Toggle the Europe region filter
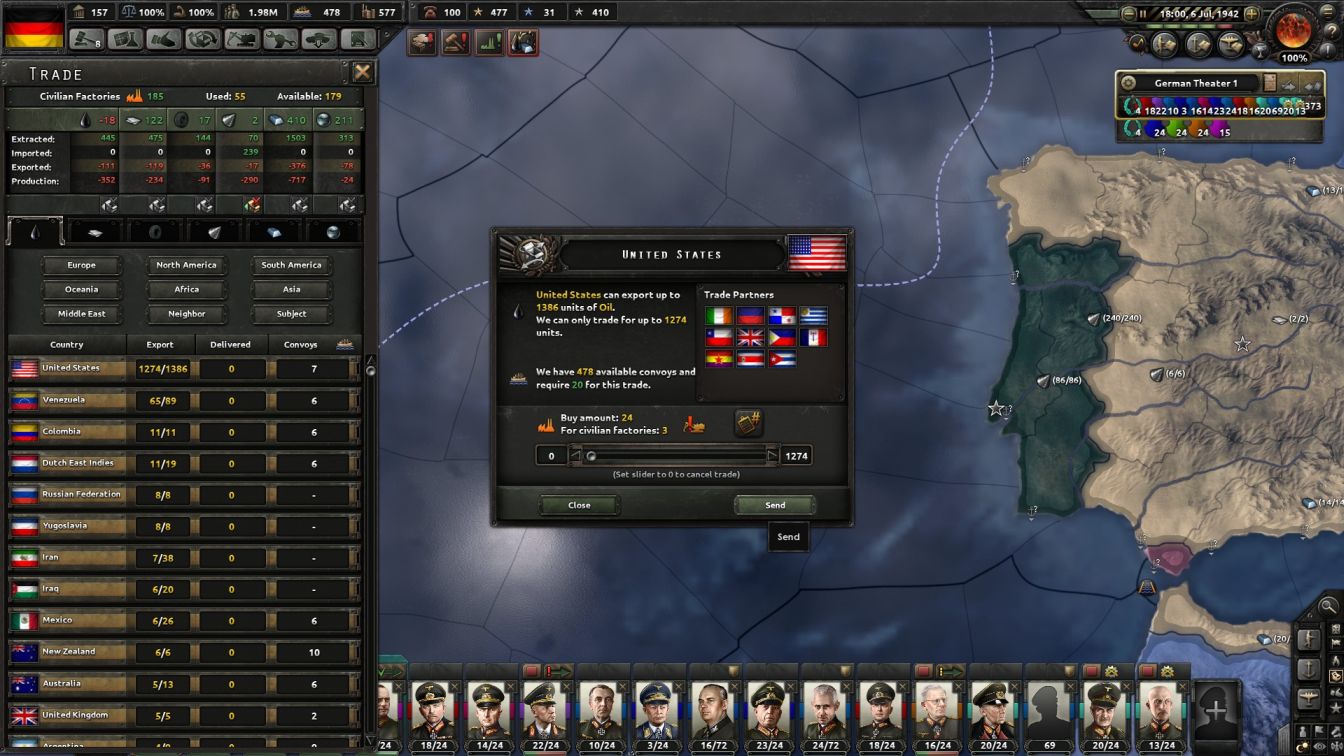Viewport: 1344px width, 756px height. tap(81, 264)
